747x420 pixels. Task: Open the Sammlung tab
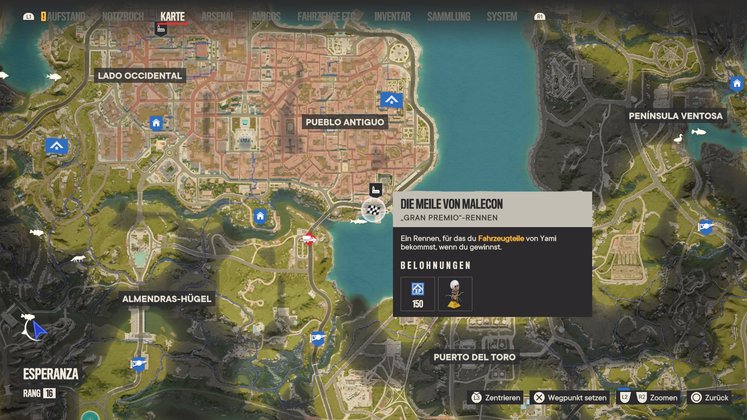448,17
